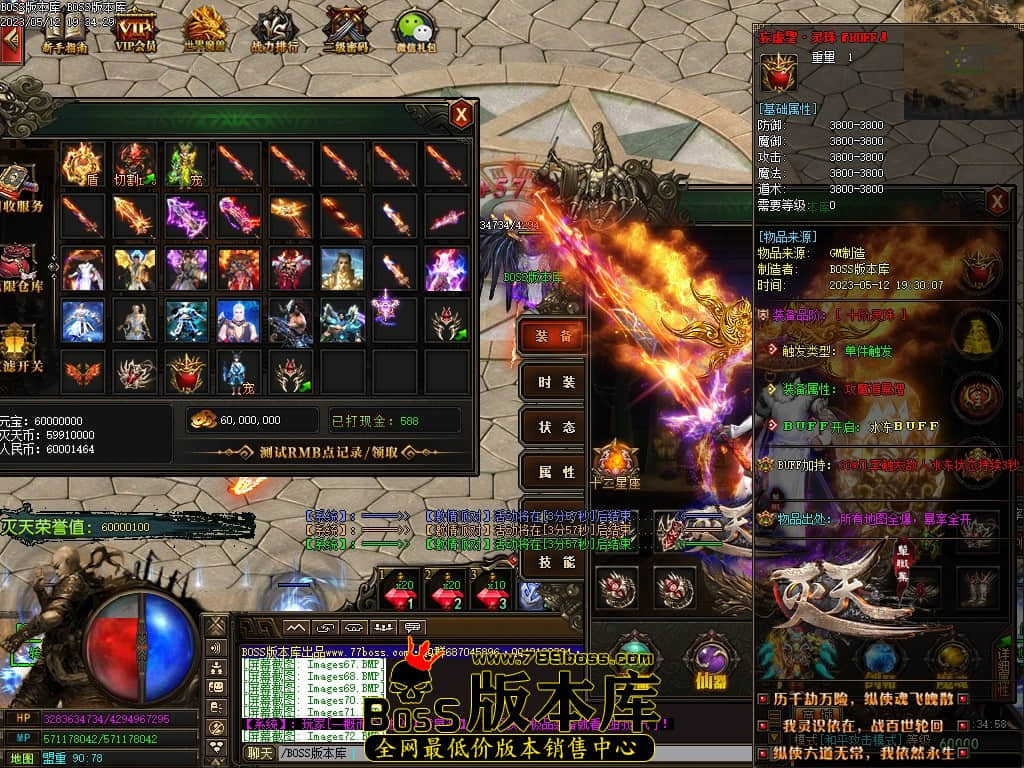Switch to the 装备 equipment tab
The width and height of the screenshot is (1024, 768).
point(554,337)
